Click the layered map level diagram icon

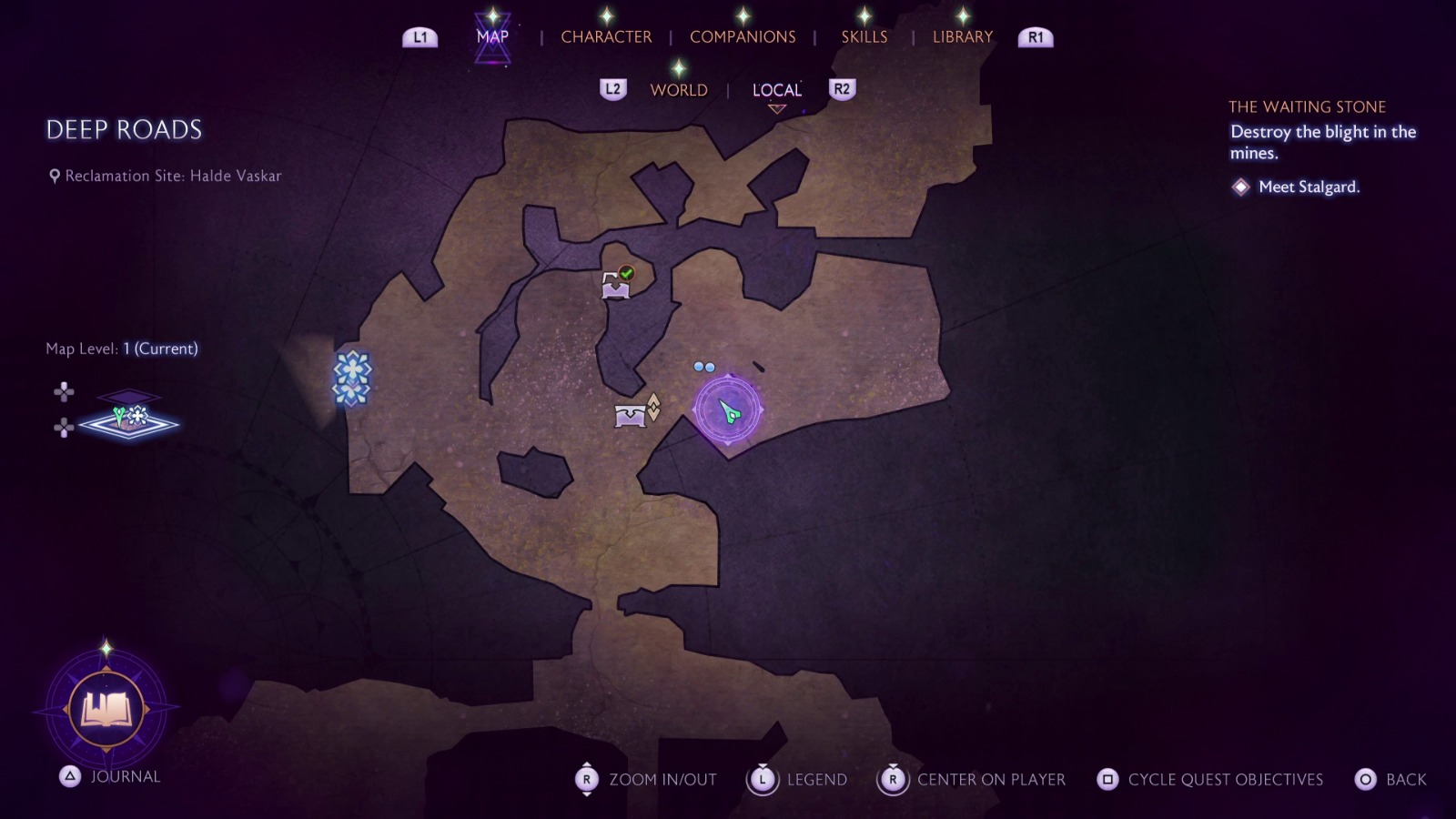click(127, 411)
